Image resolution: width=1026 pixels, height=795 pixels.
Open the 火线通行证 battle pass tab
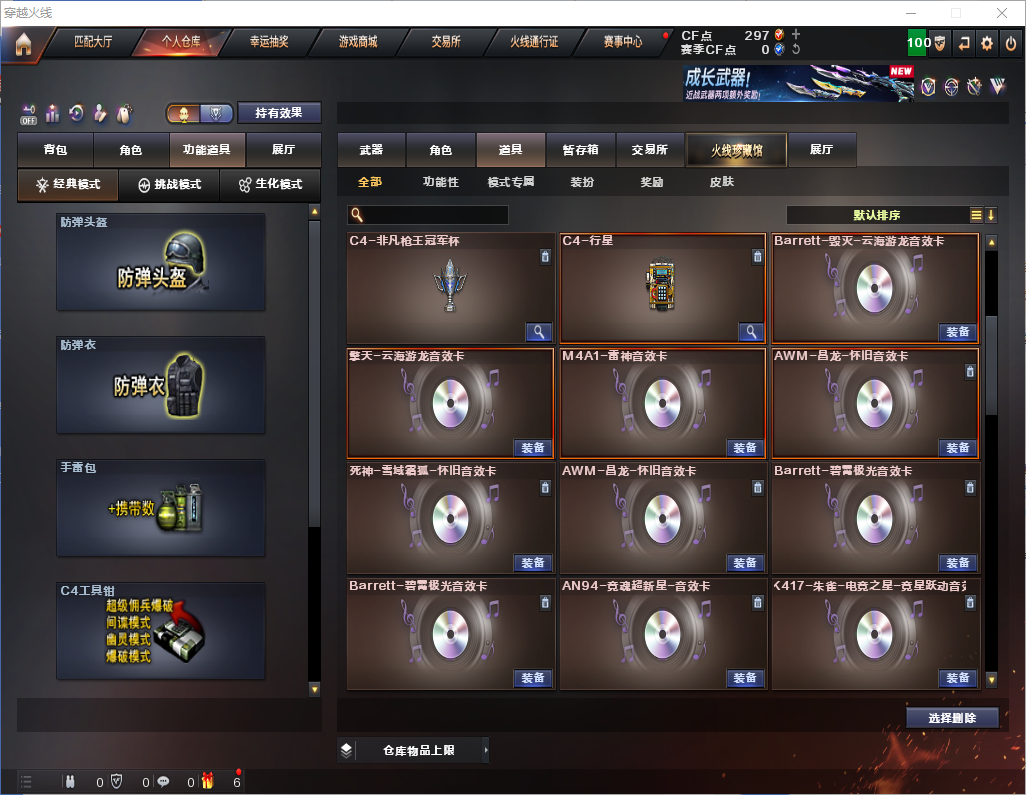(534, 42)
